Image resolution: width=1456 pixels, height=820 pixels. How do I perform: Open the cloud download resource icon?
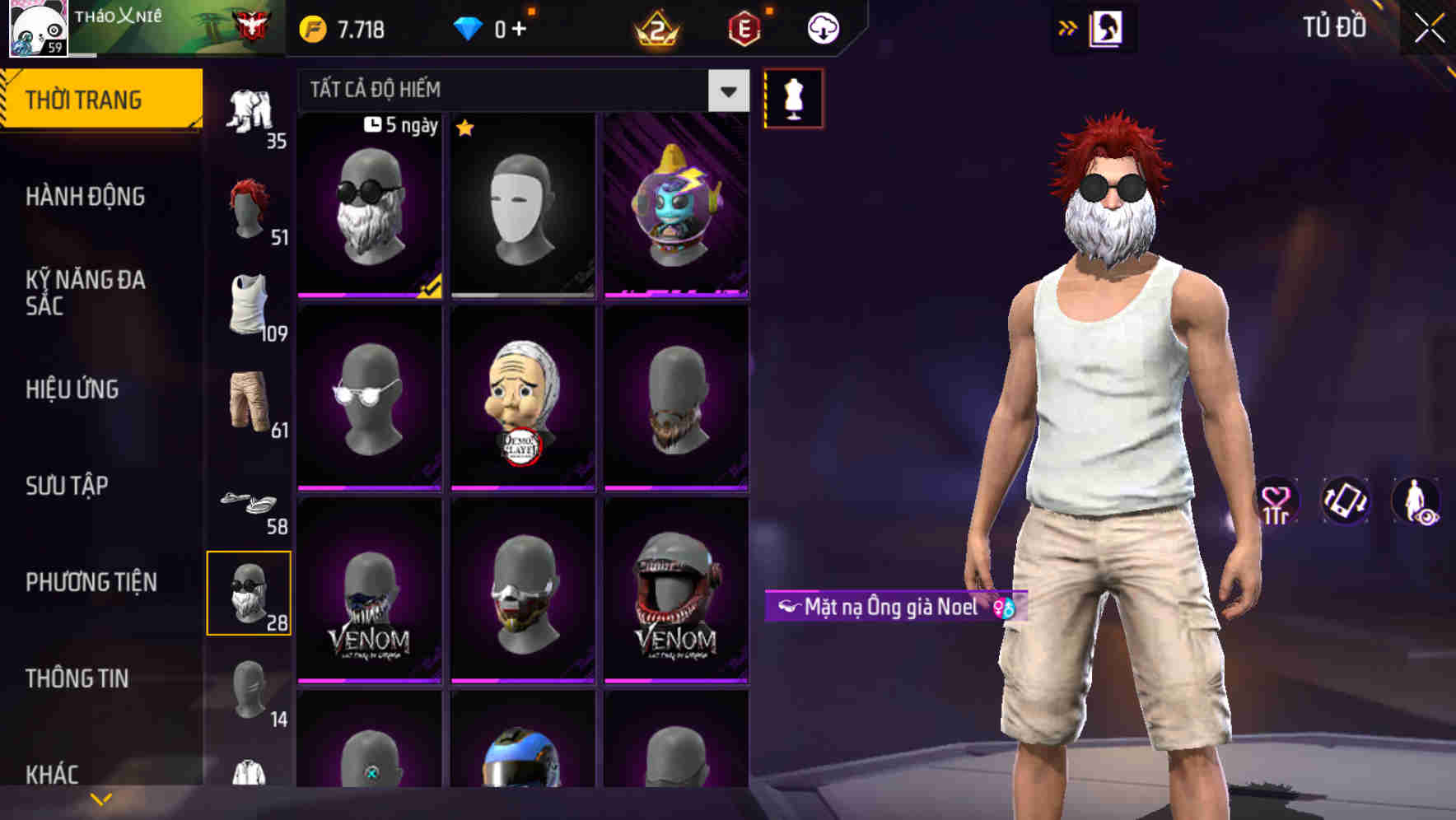[822, 28]
